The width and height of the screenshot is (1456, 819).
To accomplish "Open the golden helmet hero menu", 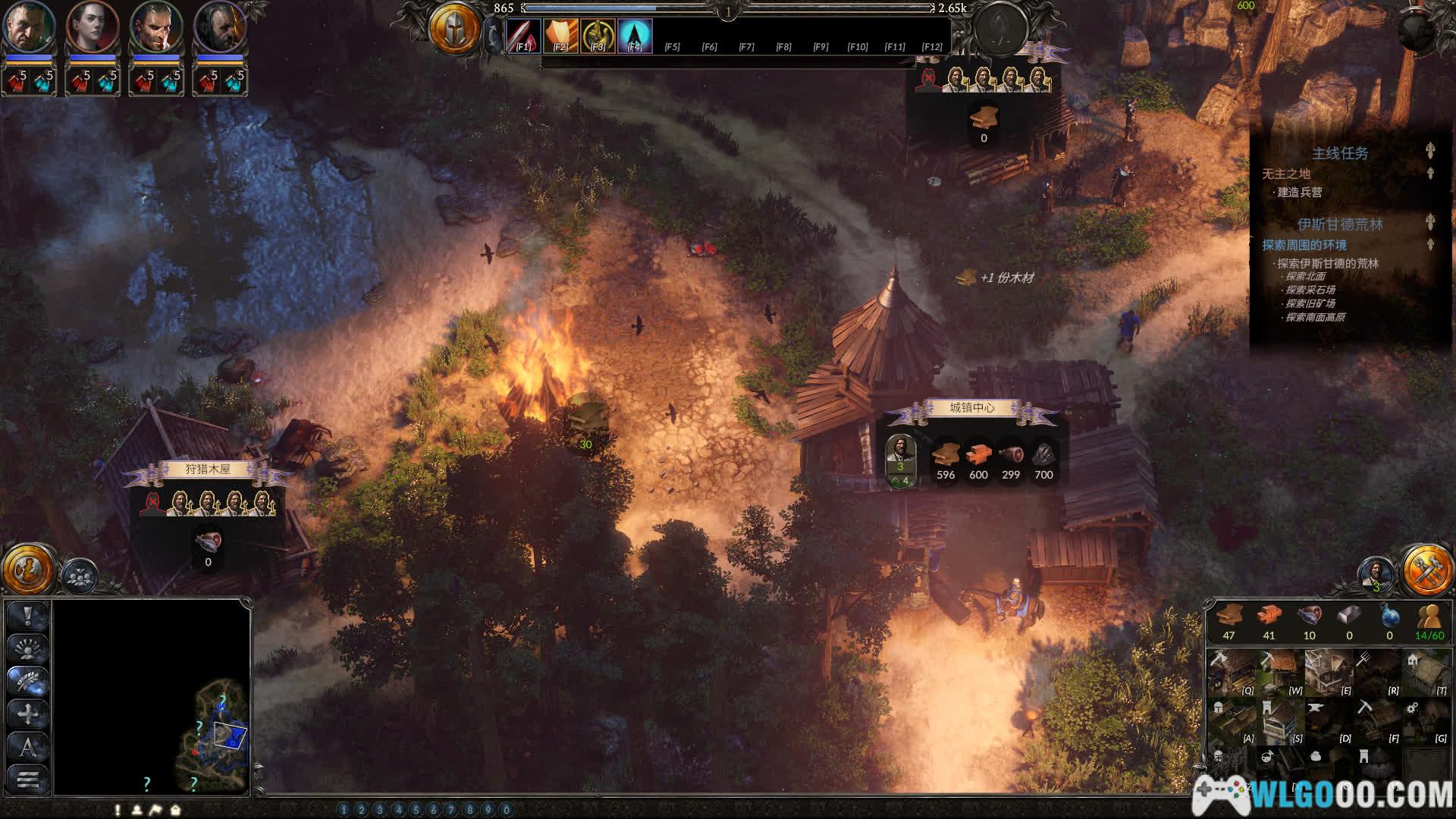I will (454, 30).
